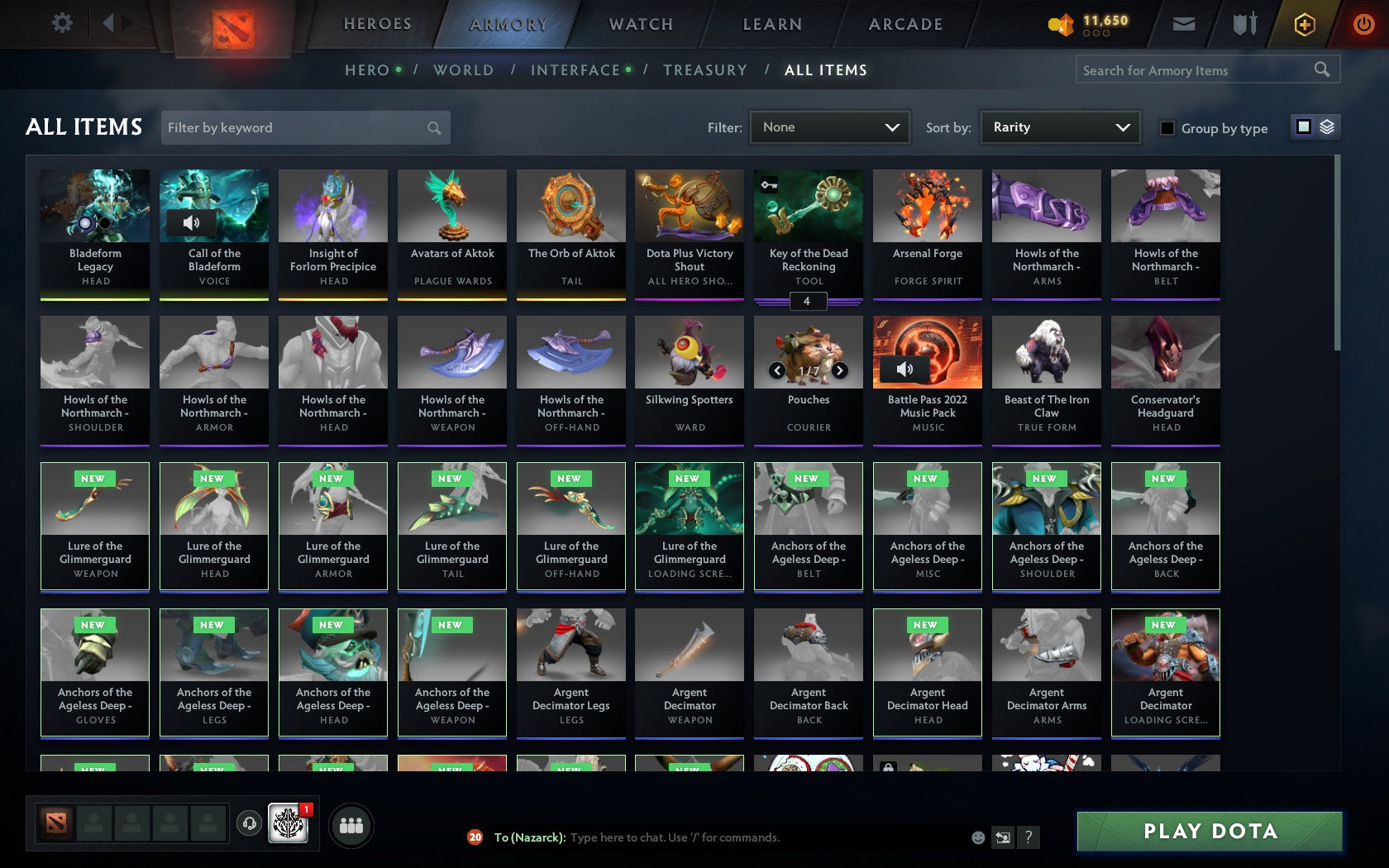
Task: Click the power exit icon top right
Action: point(1363,24)
